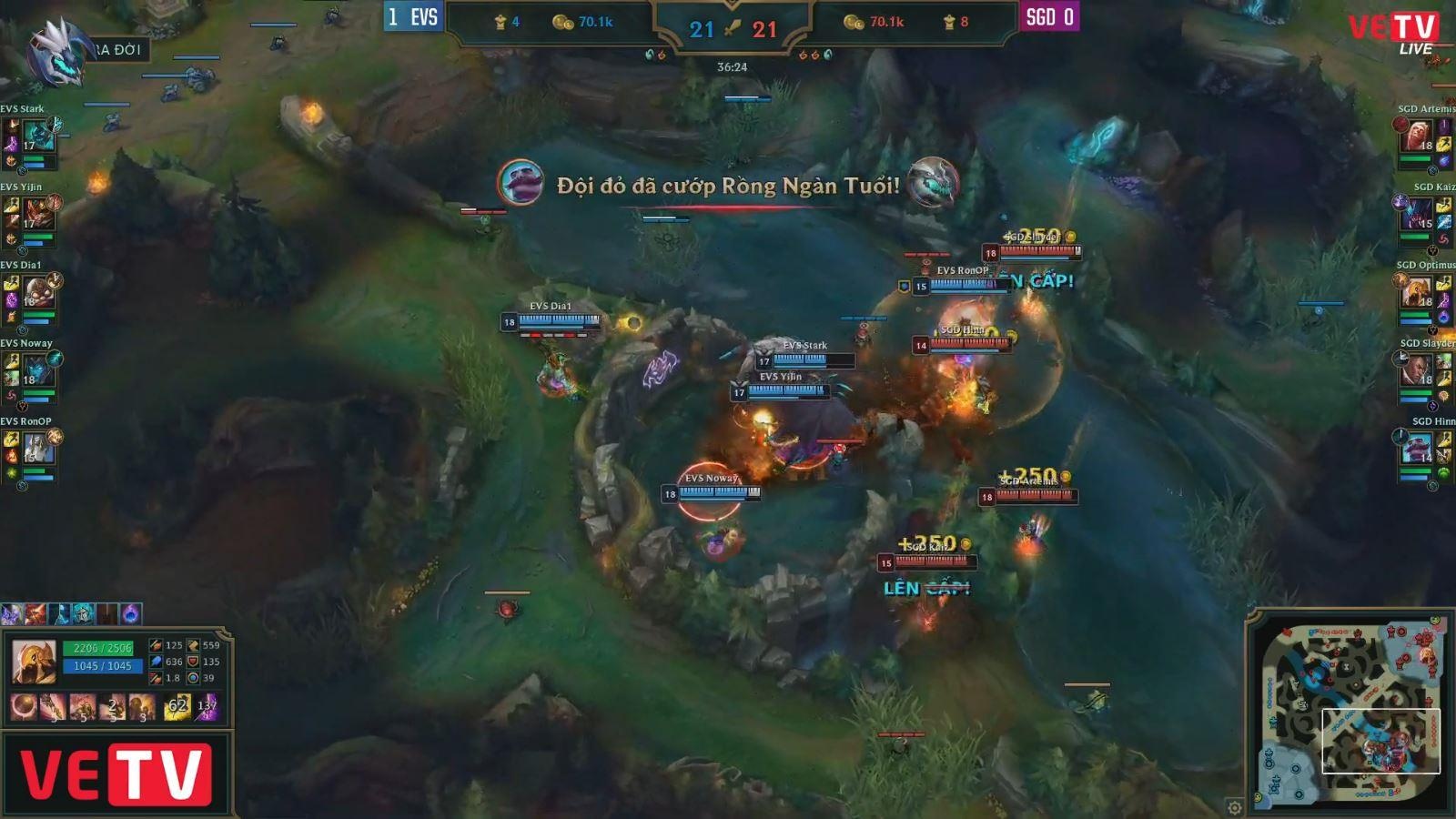This screenshot has height=819, width=1456.
Task: Click the yellow trinket ward item slot
Action: point(178,707)
